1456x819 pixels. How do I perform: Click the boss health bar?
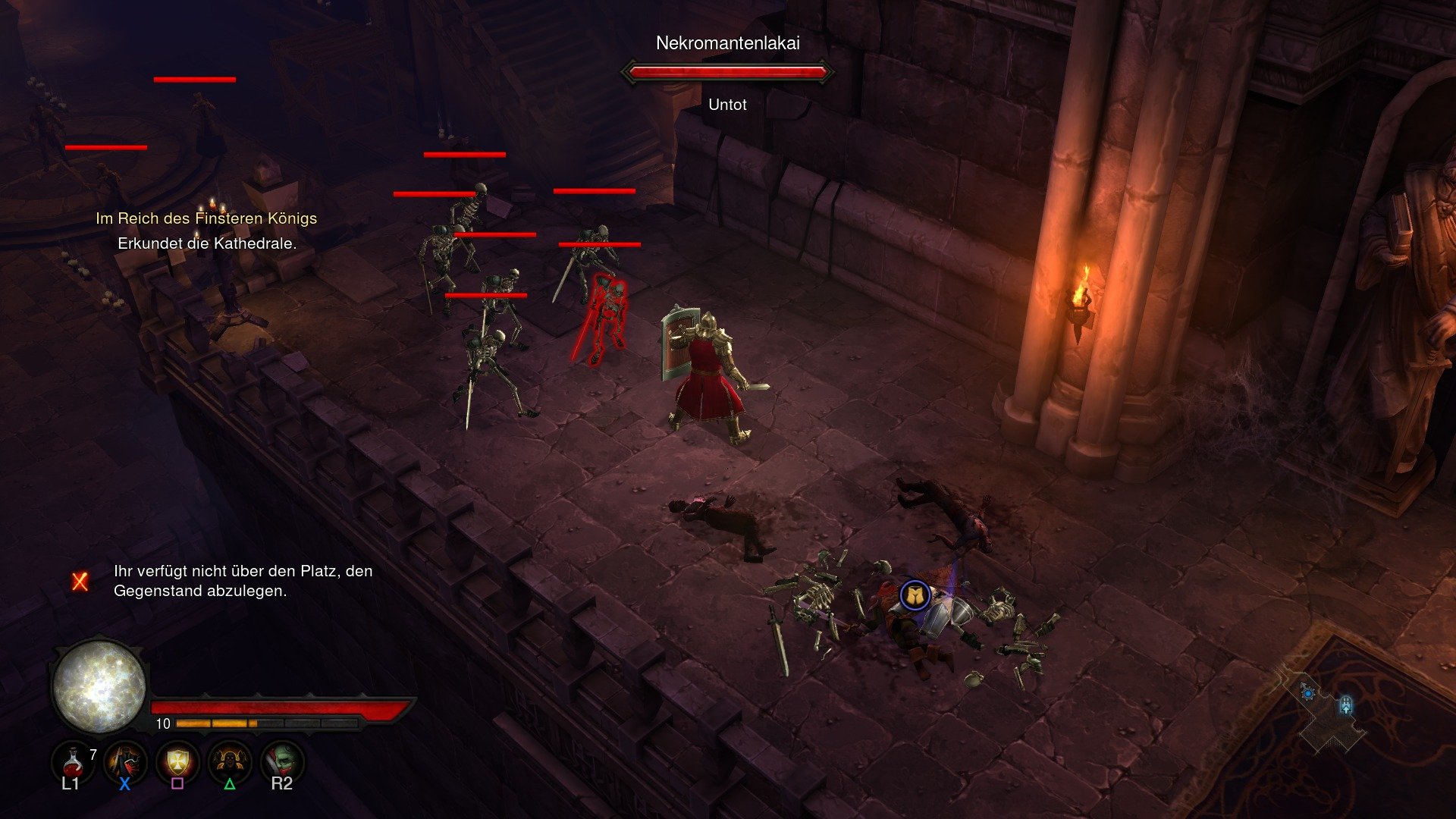(x=726, y=73)
